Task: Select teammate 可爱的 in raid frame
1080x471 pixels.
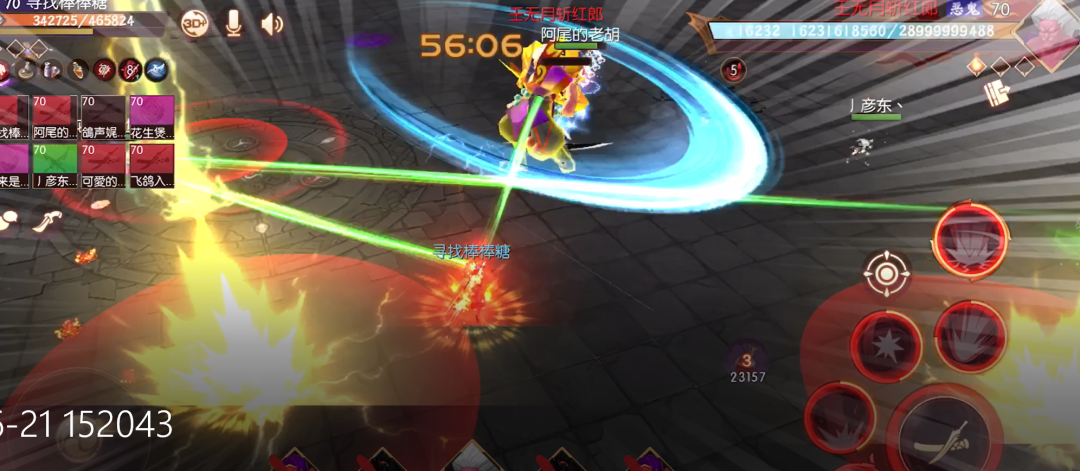Action: (103, 166)
